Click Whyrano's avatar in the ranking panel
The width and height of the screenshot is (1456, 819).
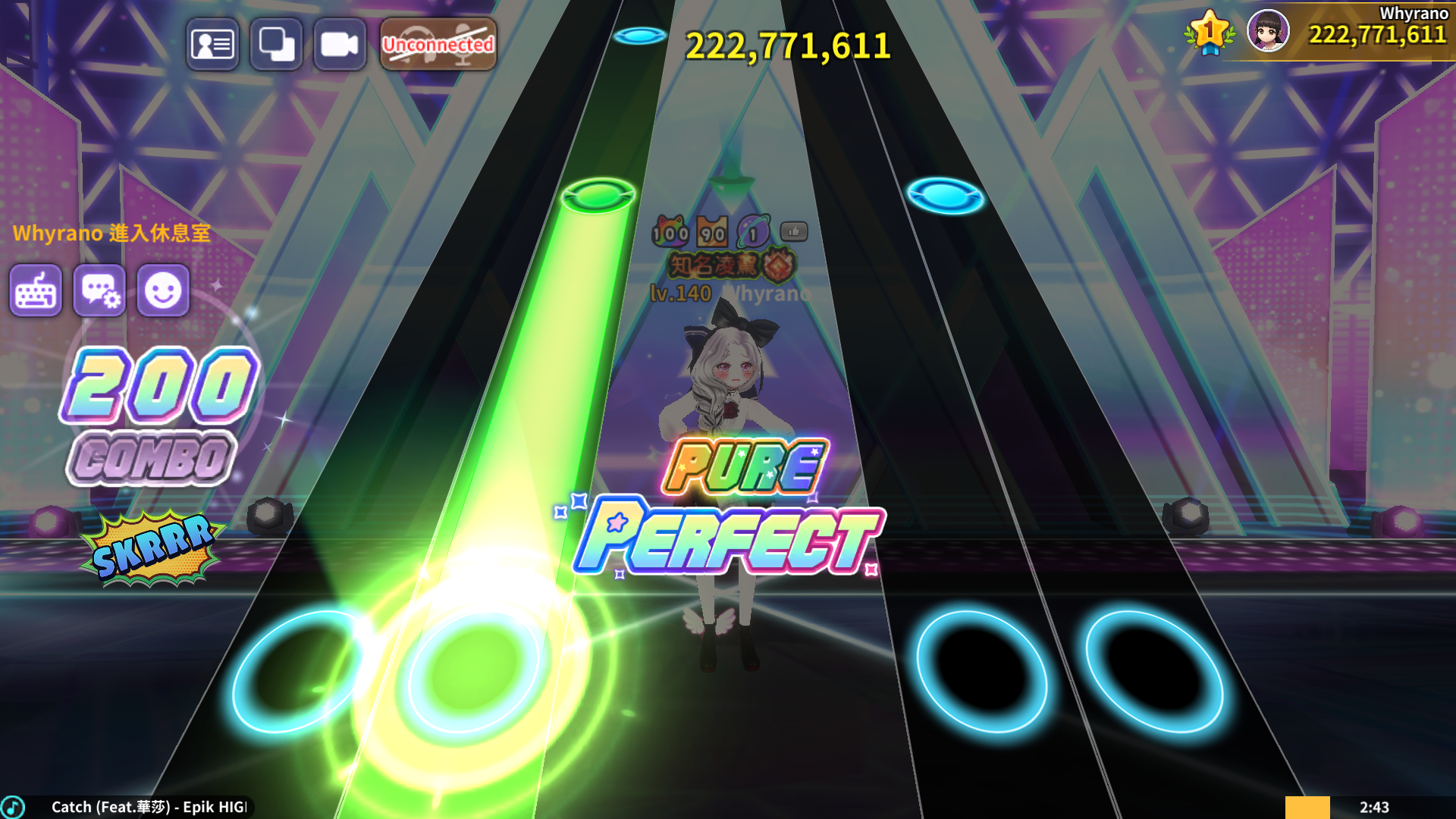coord(1268,31)
